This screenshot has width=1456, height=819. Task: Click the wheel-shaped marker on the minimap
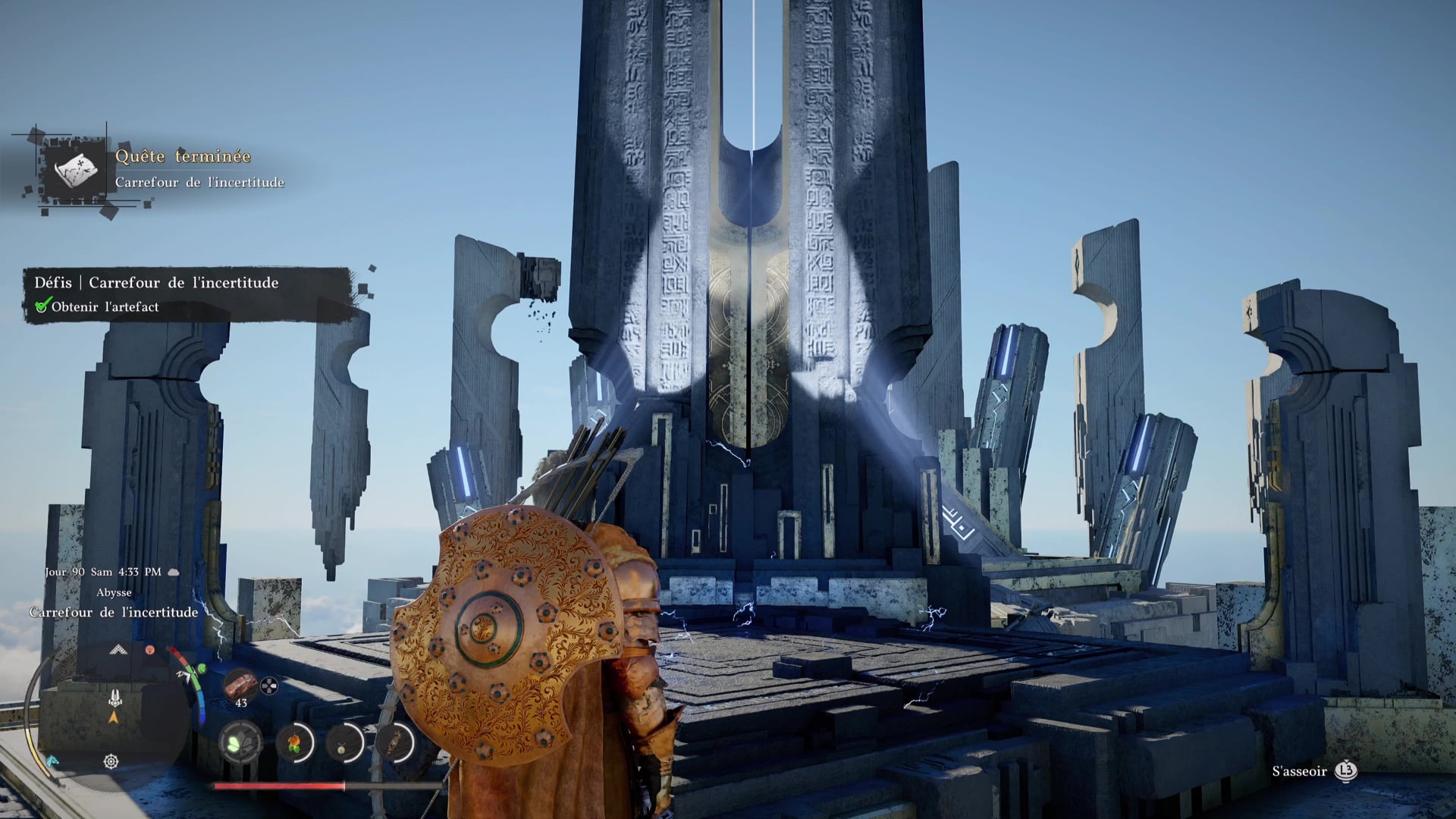point(111,761)
